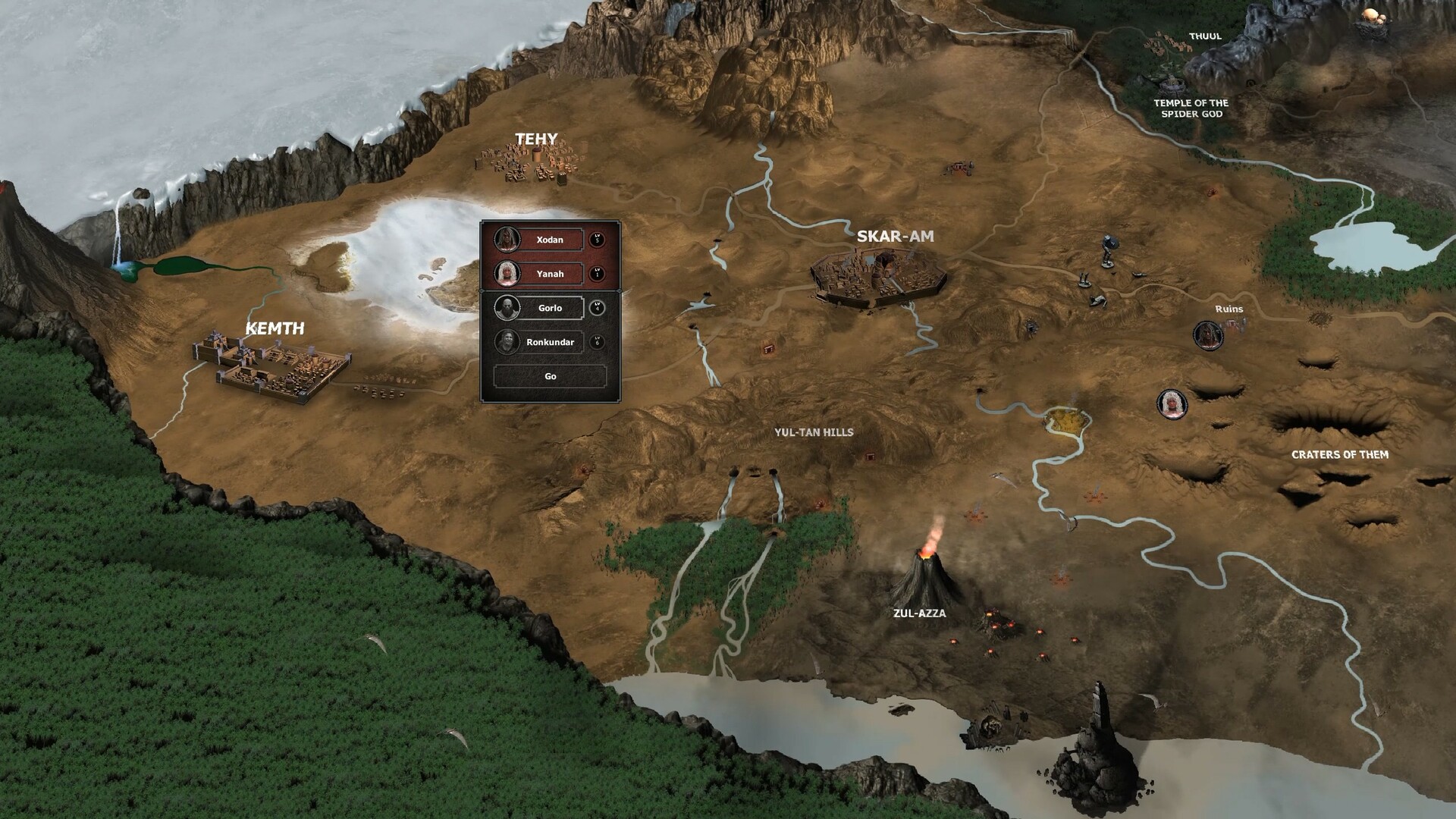Screen dimensions: 1456x819
Task: Click Gorlo's name bar in party panel
Action: 549,308
